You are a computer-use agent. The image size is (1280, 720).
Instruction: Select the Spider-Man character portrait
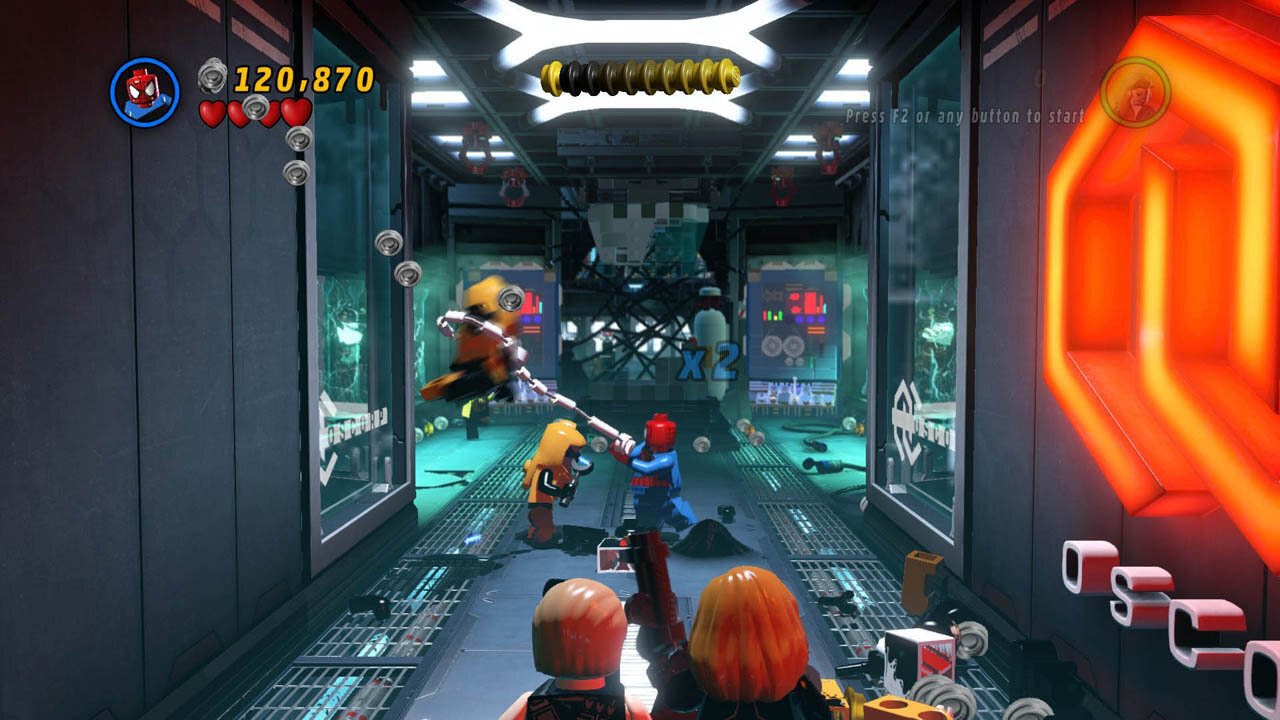point(144,92)
